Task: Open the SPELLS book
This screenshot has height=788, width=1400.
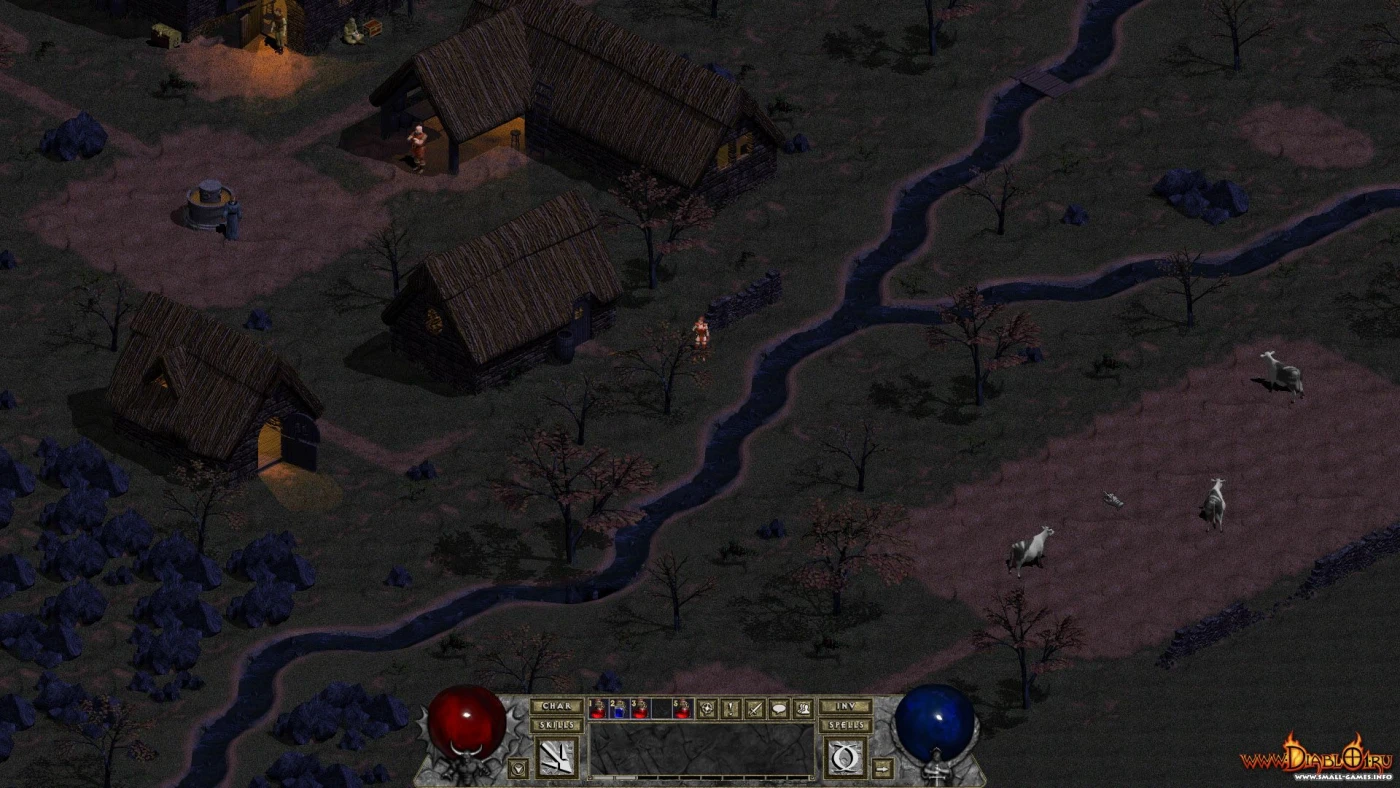Action: click(845, 725)
